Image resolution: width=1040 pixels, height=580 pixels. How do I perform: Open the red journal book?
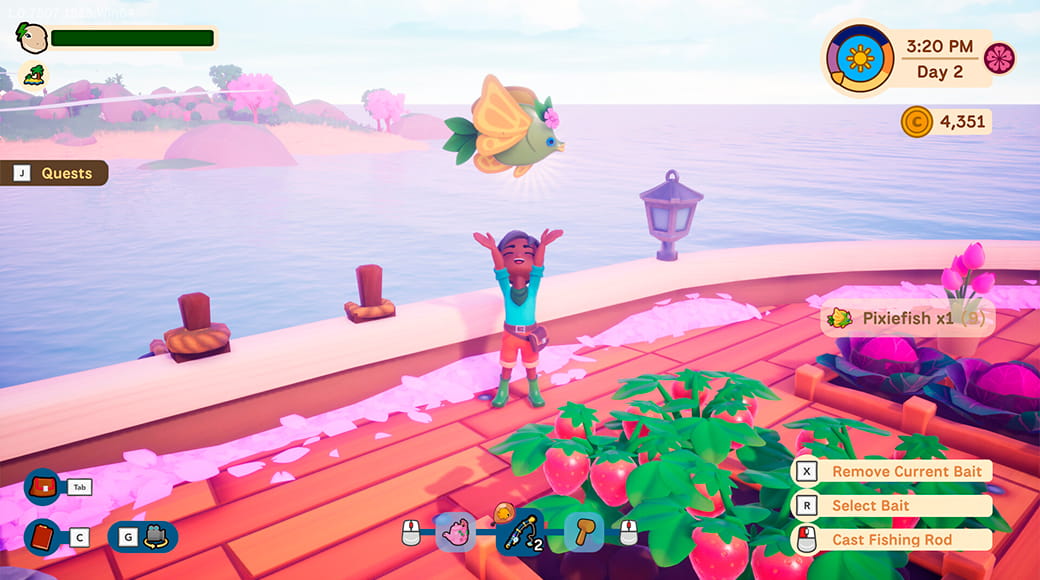point(43,537)
